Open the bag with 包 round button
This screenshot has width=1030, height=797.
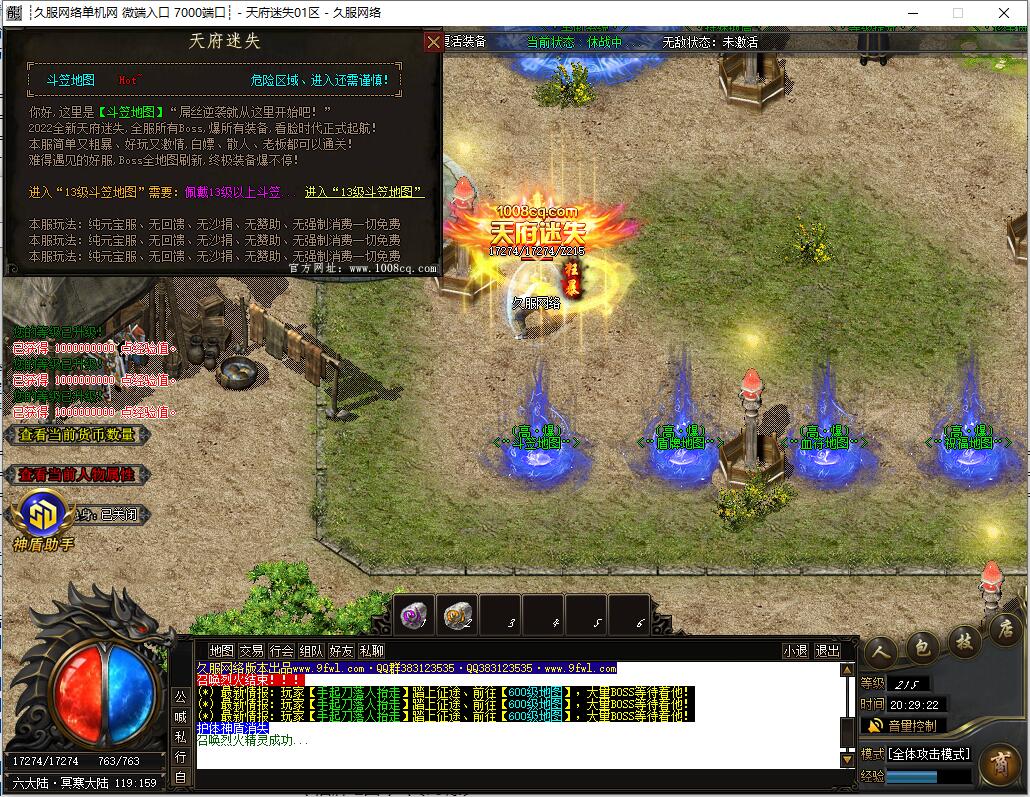[922, 647]
